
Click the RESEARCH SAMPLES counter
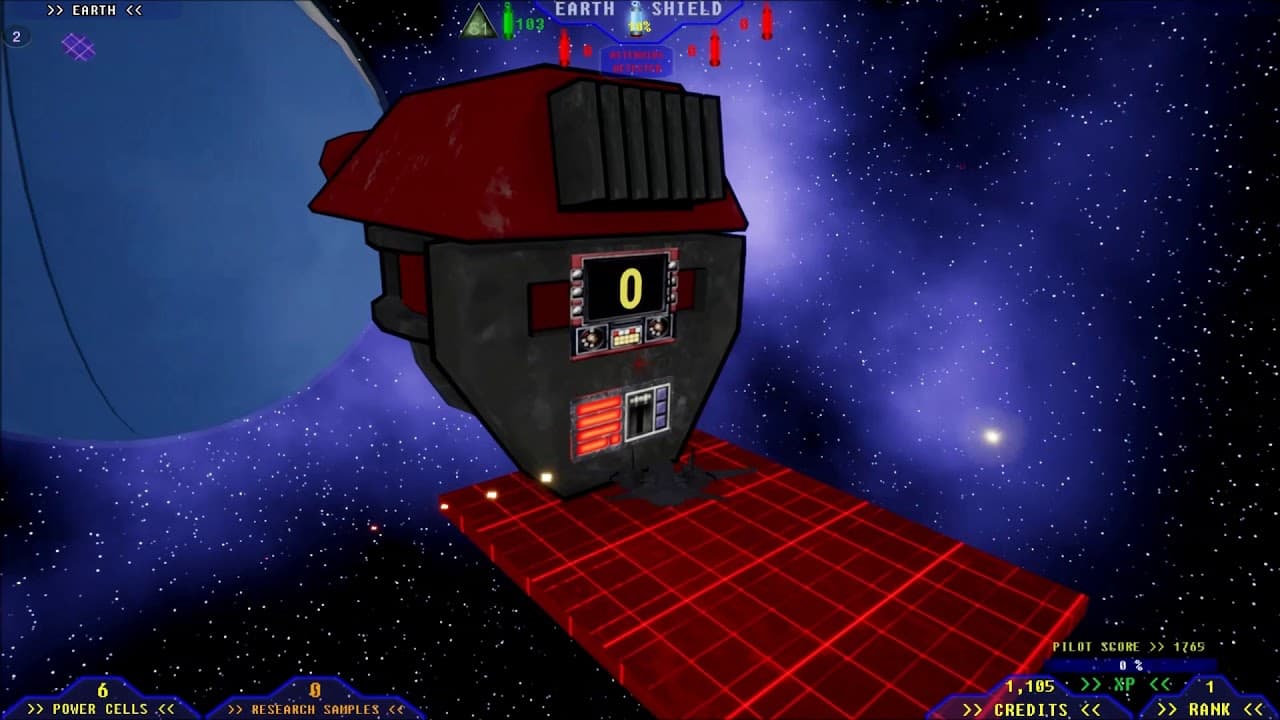point(316,707)
